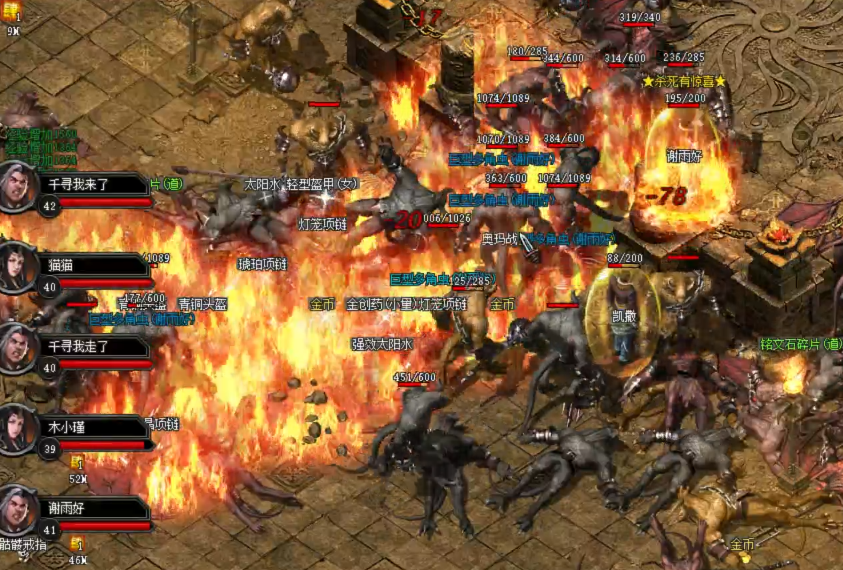Viewport: 843px width, 570px height.
Task: Click the 木小瑾 party frame
Action: click(x=90, y=427)
